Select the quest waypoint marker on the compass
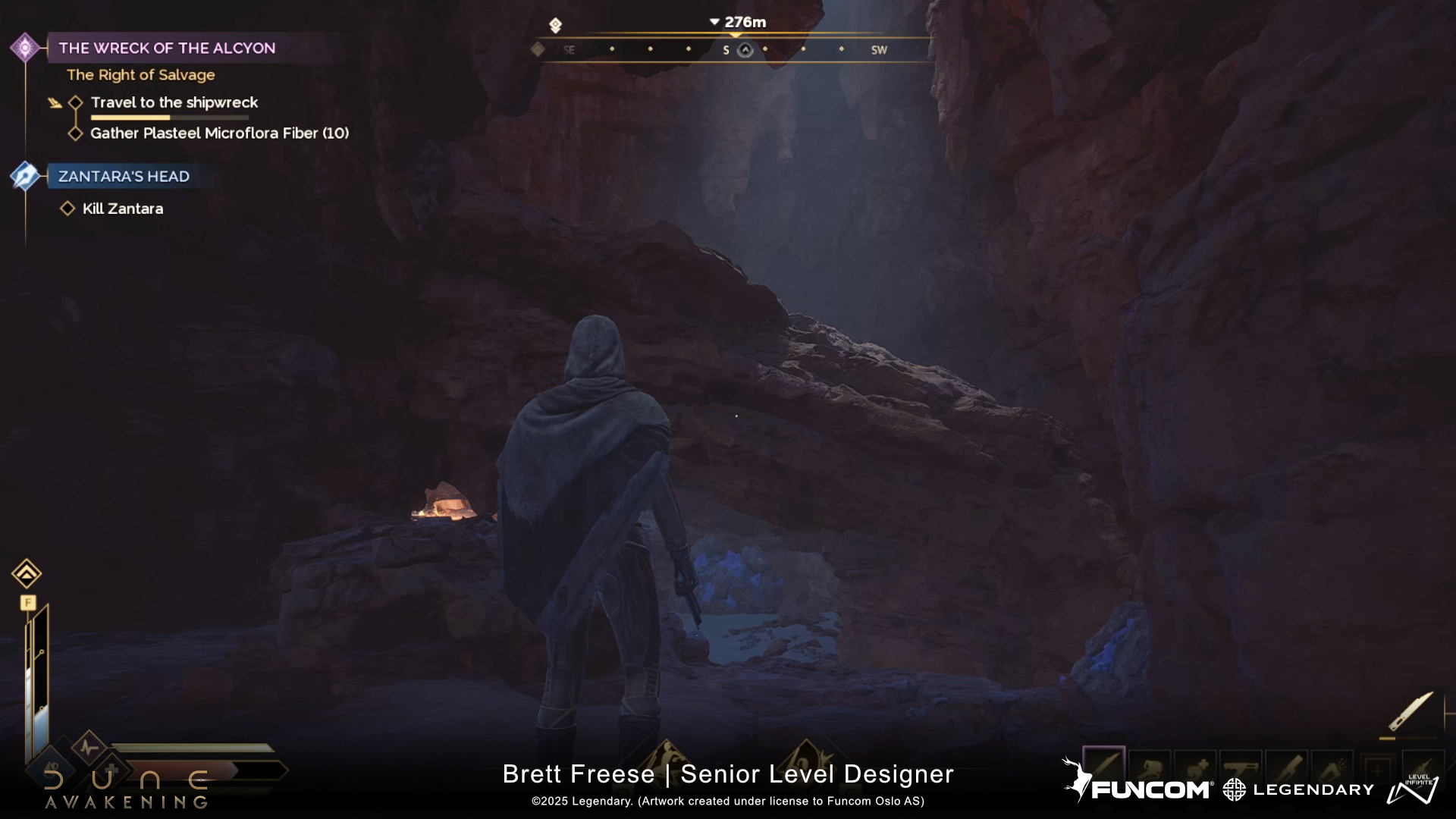Screen dimensions: 1456x819 point(745,50)
